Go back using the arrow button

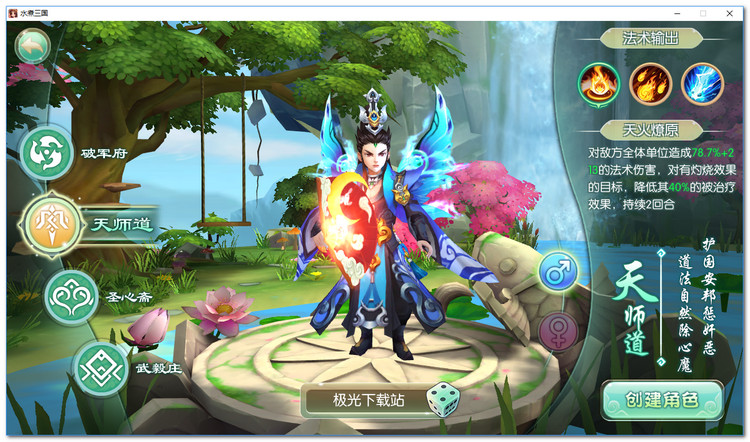(32, 45)
